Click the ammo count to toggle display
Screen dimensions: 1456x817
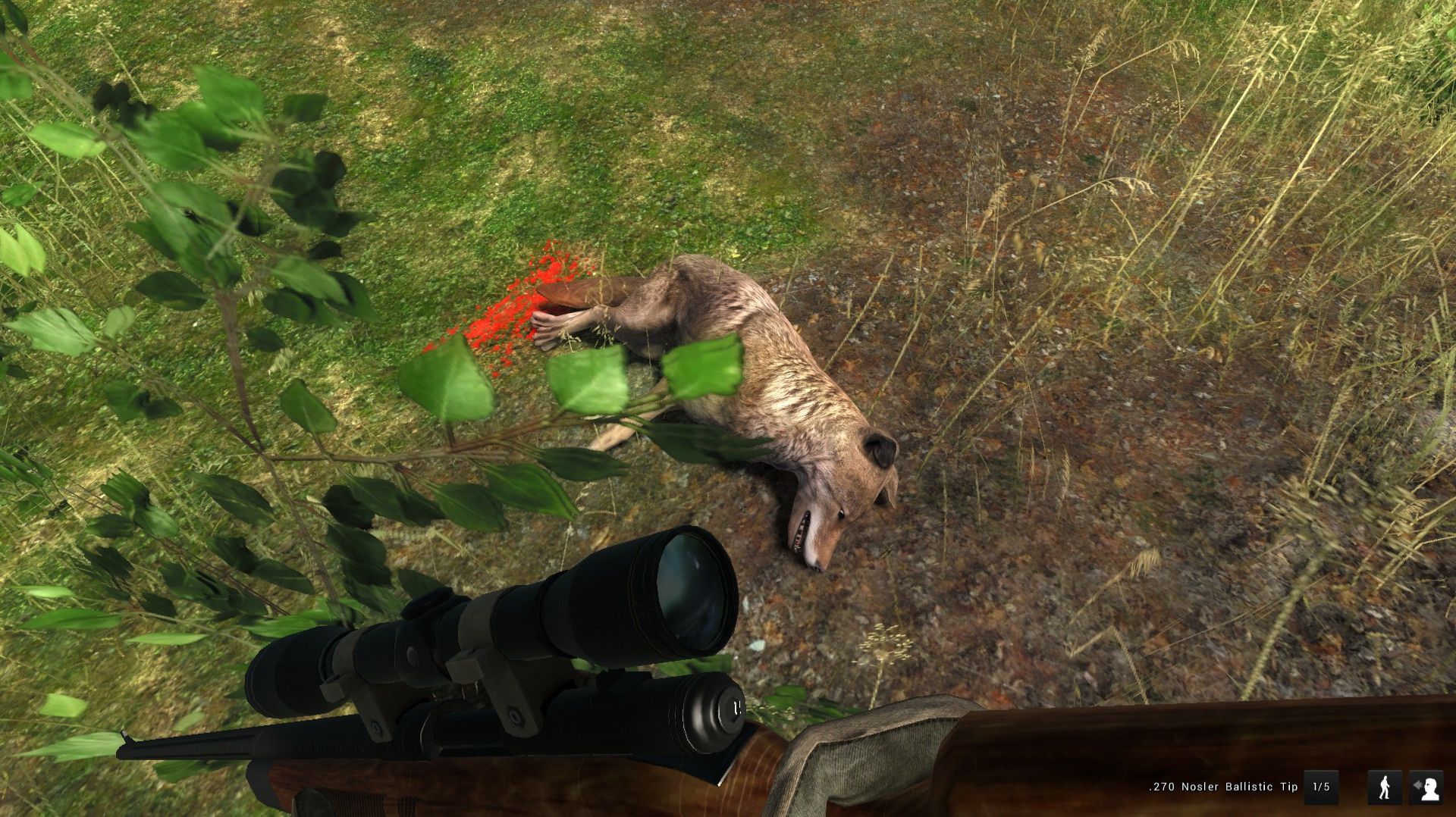pyautogui.click(x=1321, y=786)
